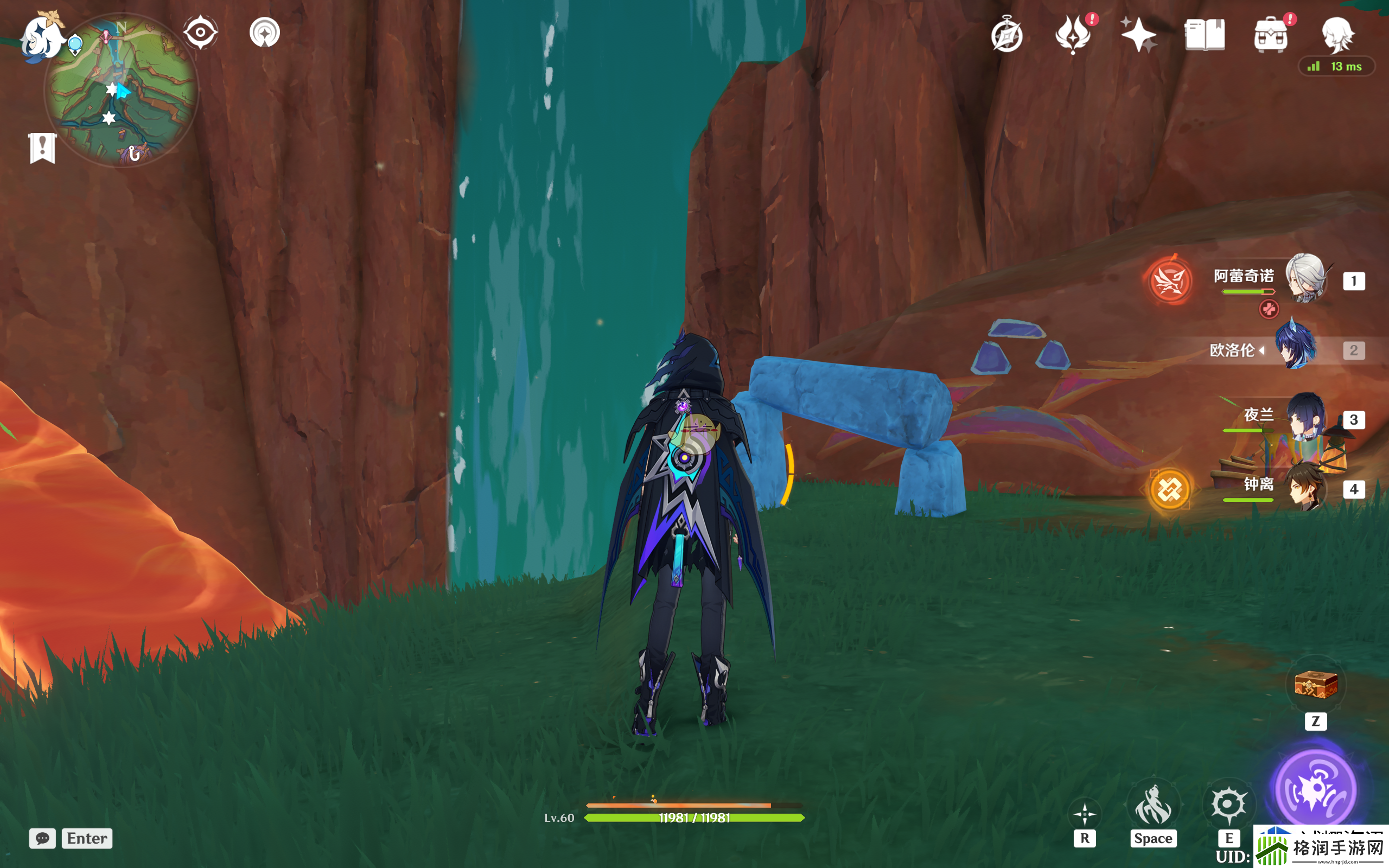This screenshot has width=1389, height=868.
Task: Open the wish star icon
Action: (x=1138, y=34)
